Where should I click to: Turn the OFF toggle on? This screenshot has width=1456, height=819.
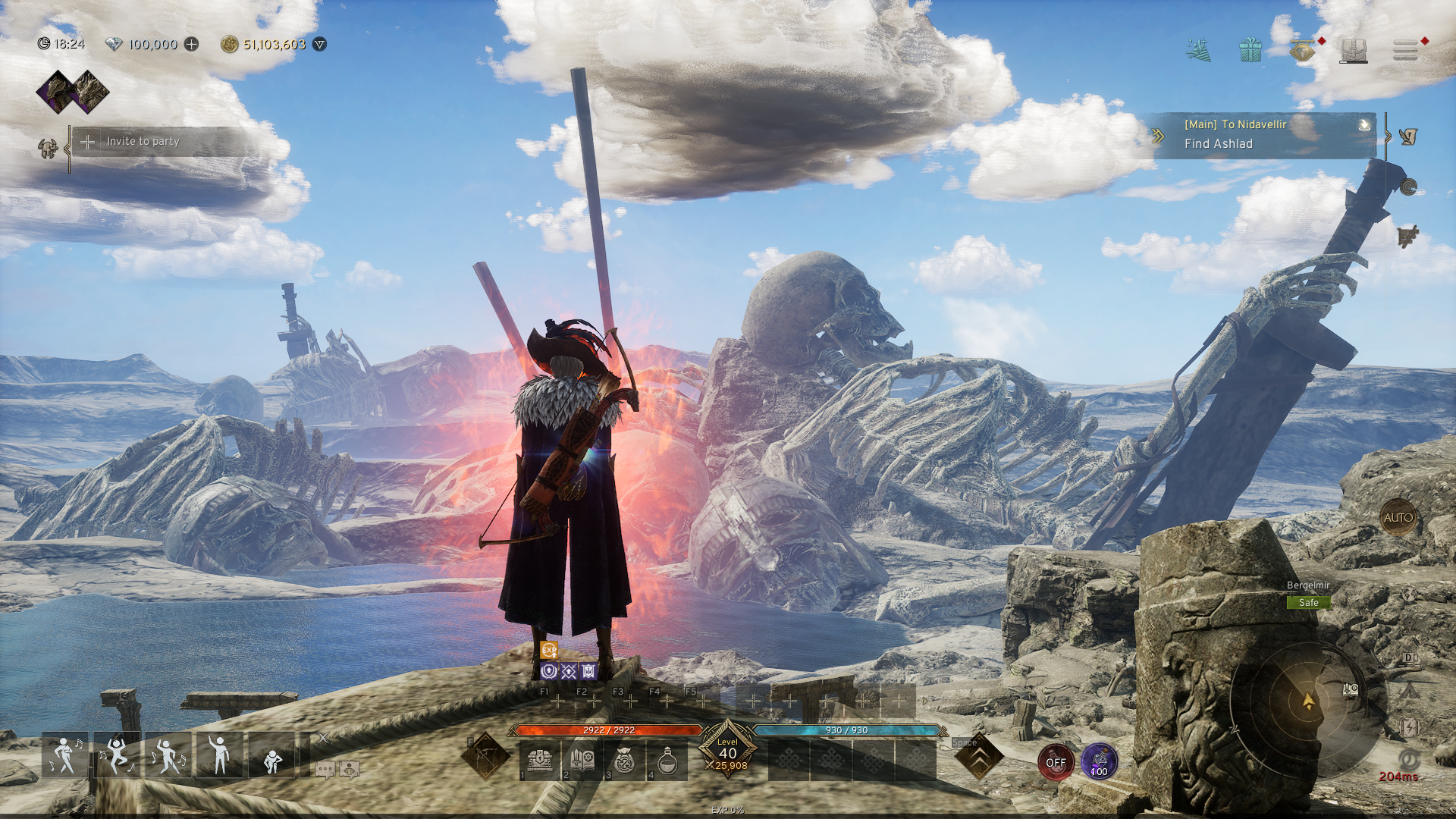1056,763
